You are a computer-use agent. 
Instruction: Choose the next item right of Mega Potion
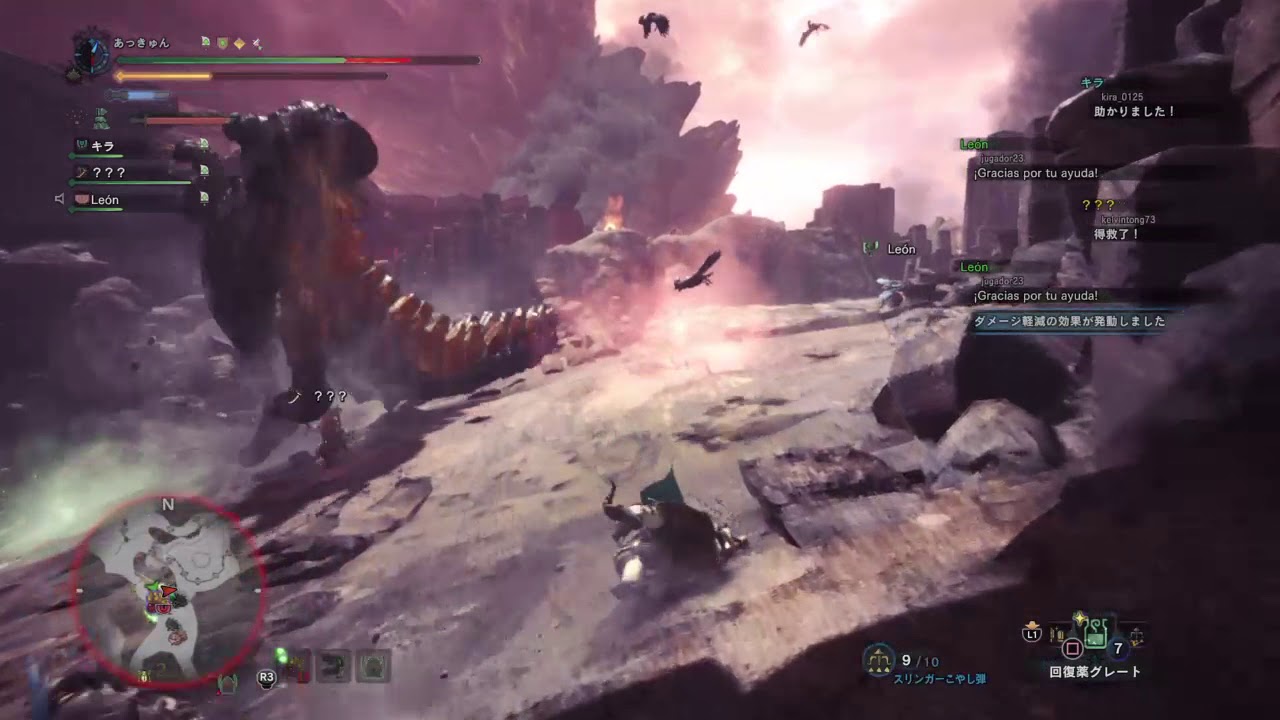pyautogui.click(x=1136, y=634)
